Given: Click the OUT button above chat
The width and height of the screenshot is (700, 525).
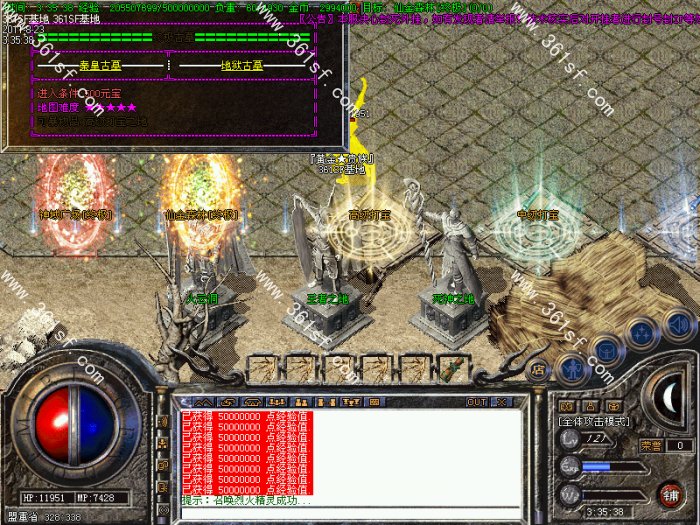Looking at the screenshot, I should 477,402.
